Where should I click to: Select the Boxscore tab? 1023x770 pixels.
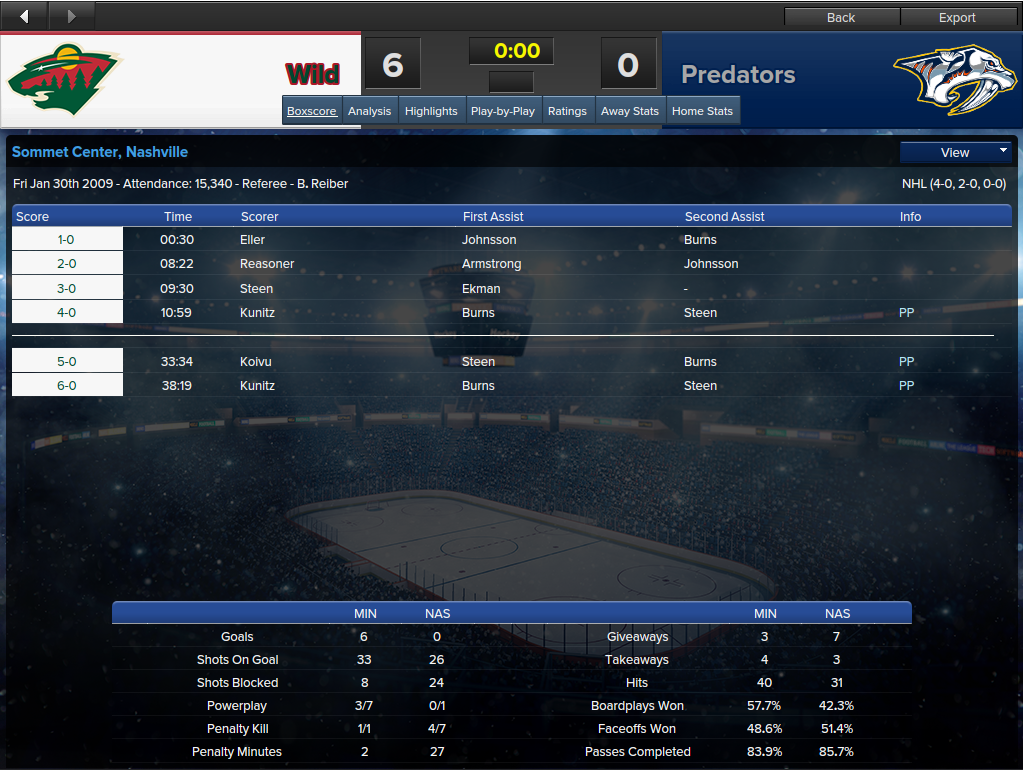312,111
